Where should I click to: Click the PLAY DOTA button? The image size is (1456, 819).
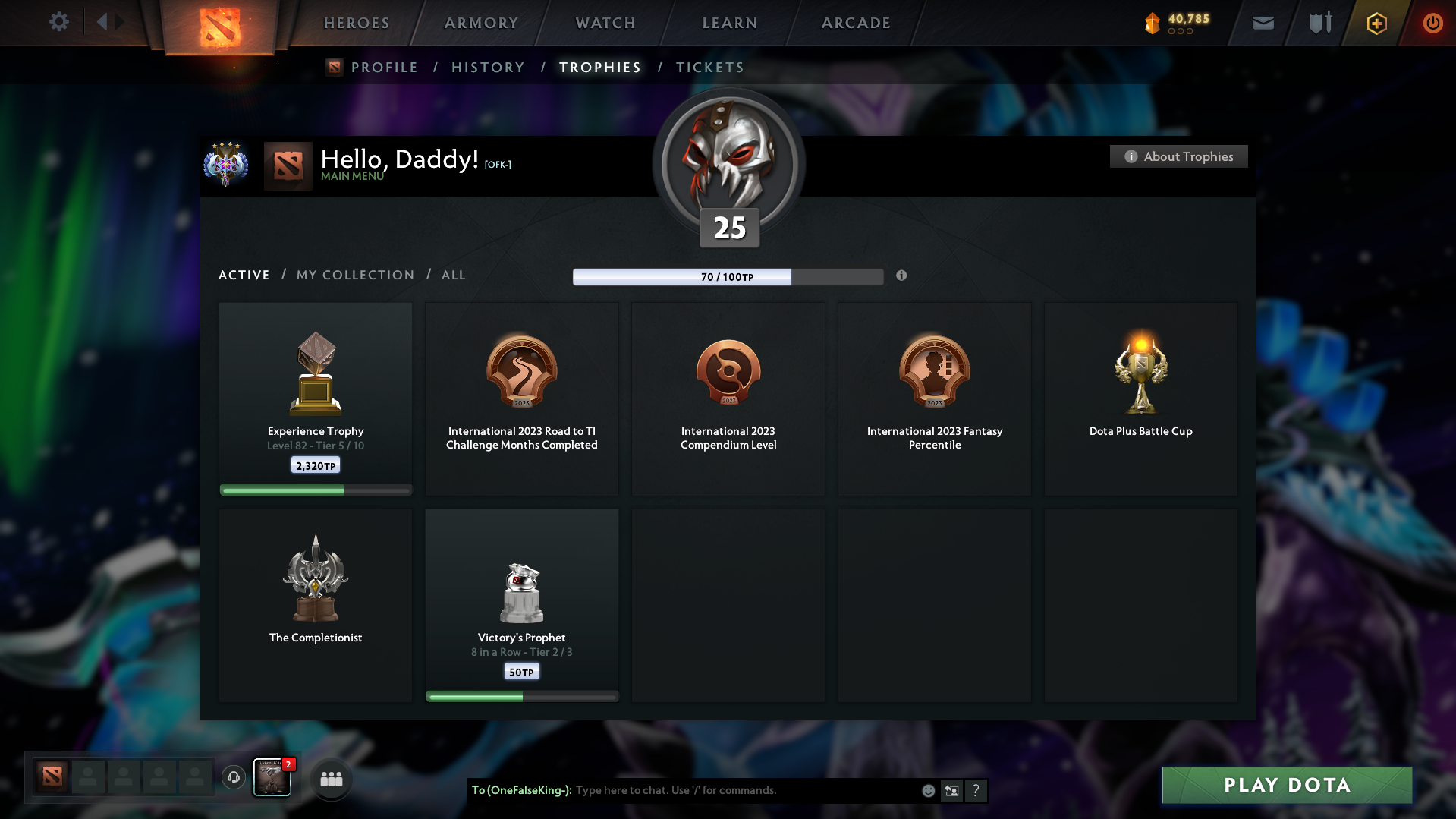tap(1286, 785)
